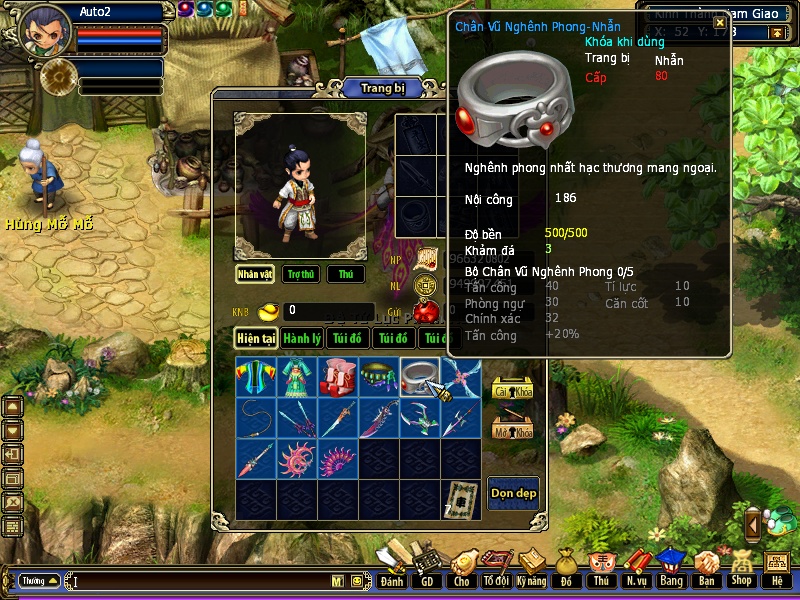The image size is (800, 600).
Task: Choose the scroll item with count 7
Action: [x=461, y=499]
